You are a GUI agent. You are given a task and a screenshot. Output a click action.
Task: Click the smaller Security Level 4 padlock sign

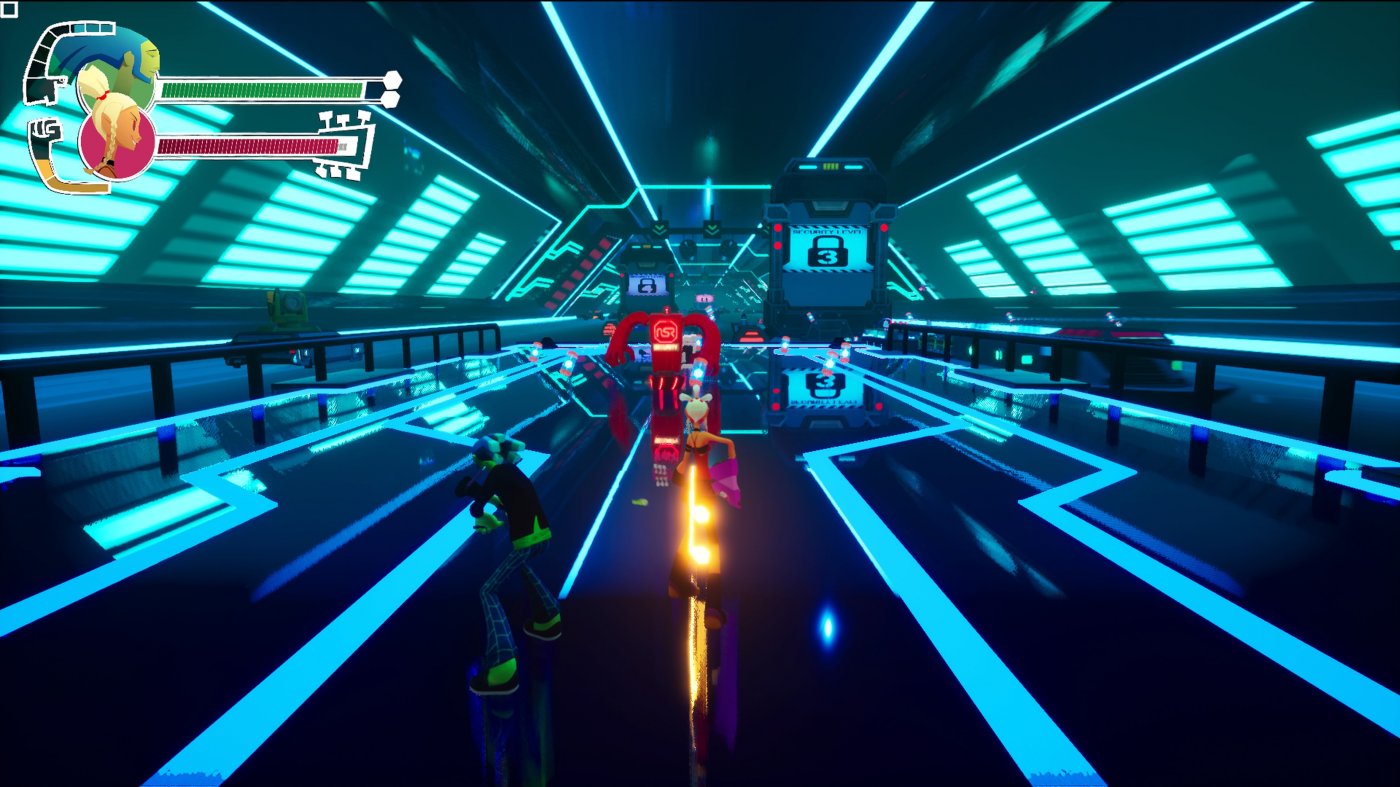coord(646,285)
